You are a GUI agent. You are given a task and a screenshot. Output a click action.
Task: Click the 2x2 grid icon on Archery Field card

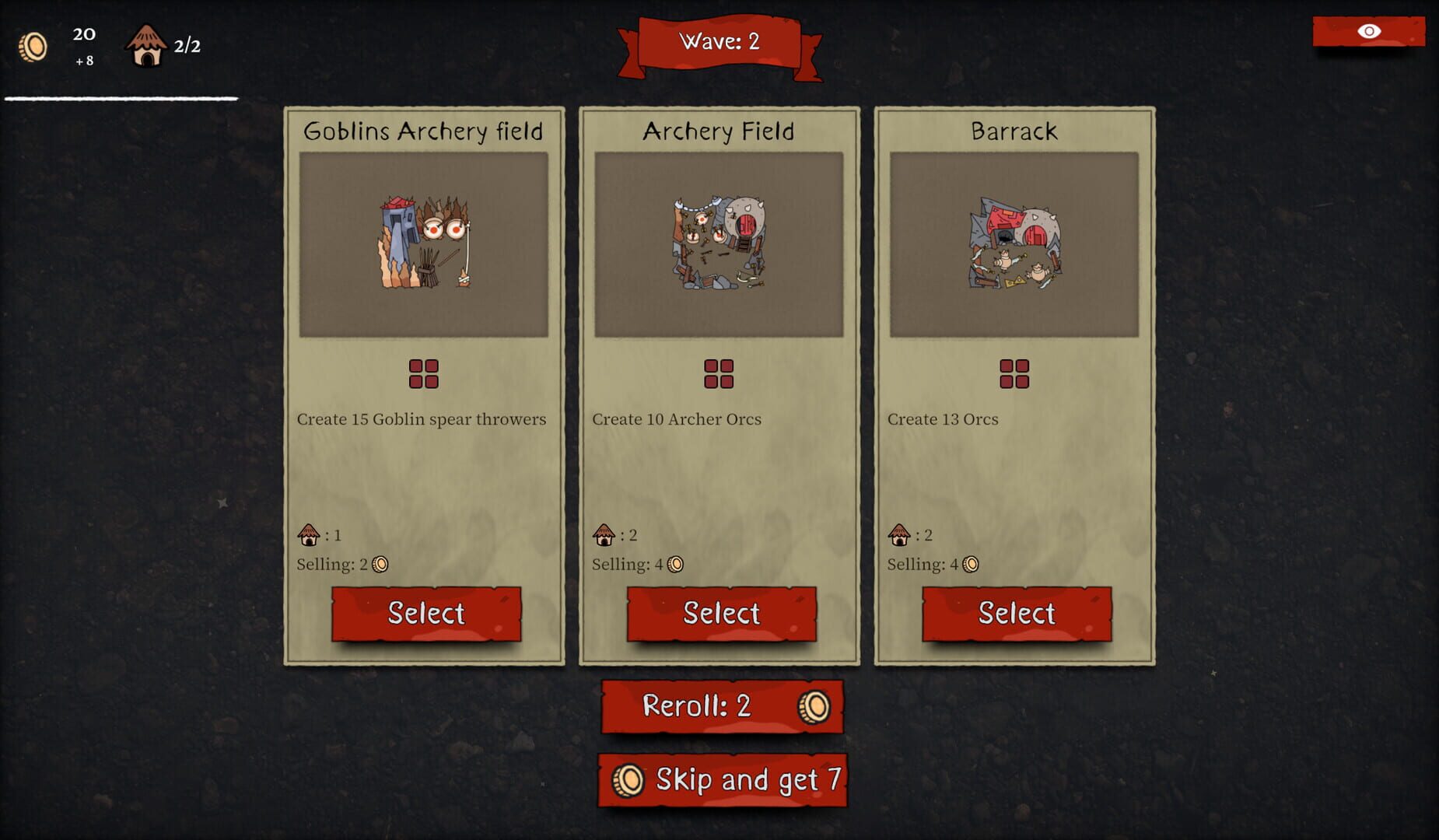tap(720, 374)
